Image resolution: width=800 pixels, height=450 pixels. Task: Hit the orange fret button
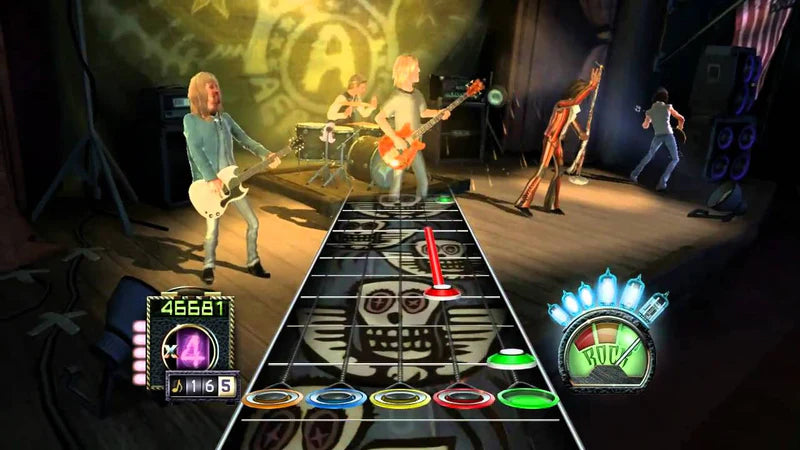pos(272,398)
